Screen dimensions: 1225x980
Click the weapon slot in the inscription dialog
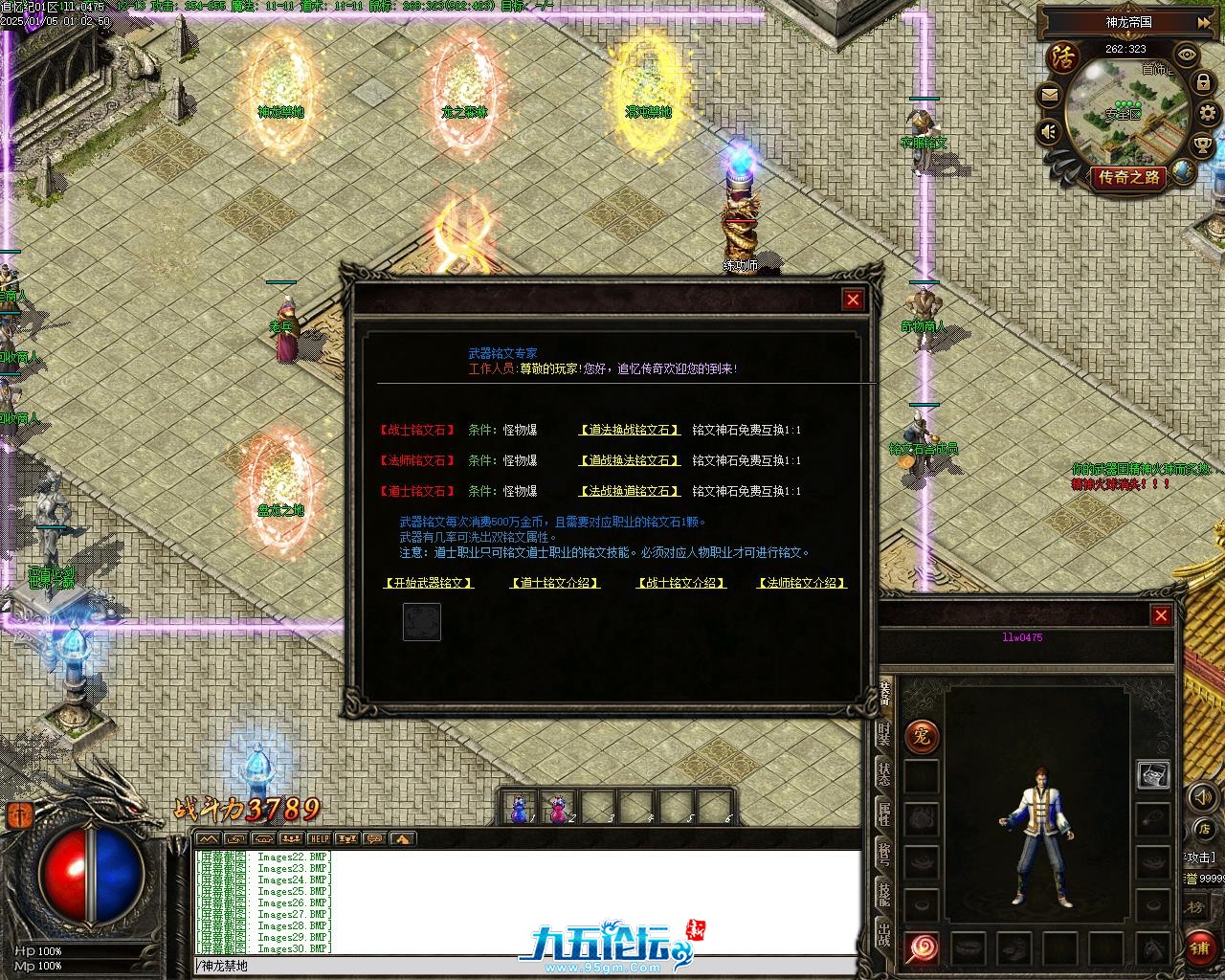click(x=421, y=621)
